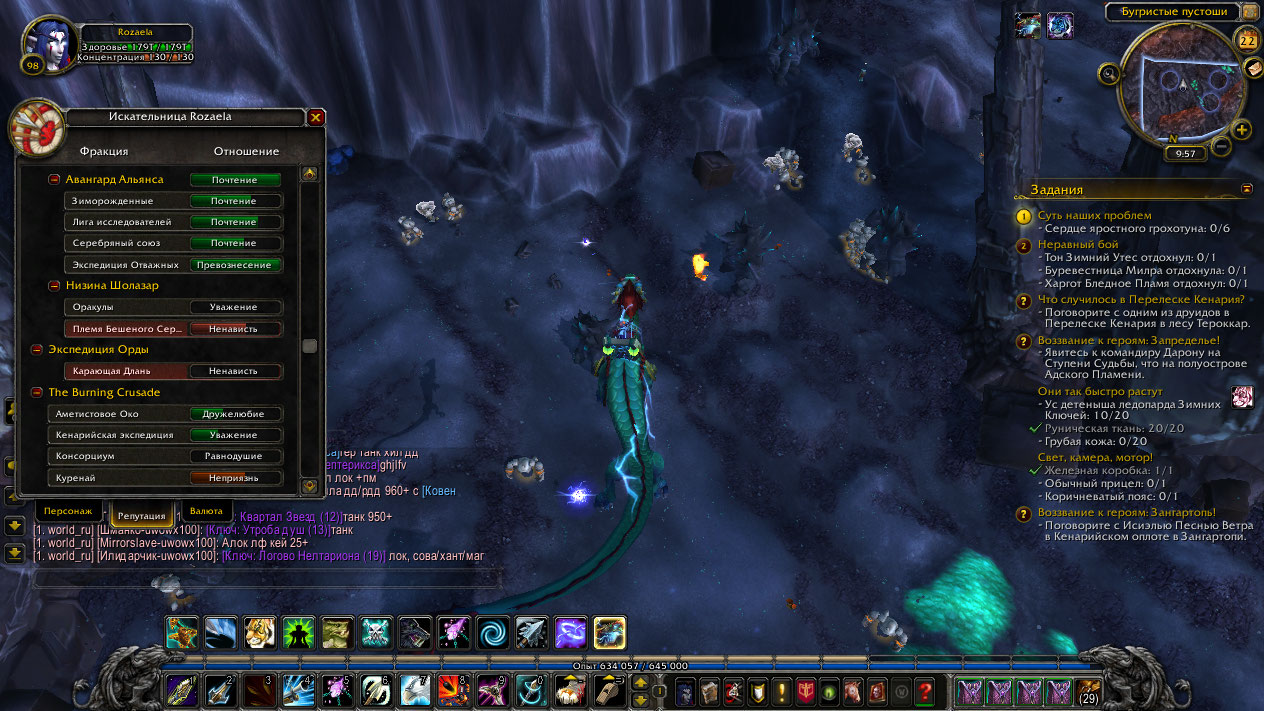Open the minimap tracking magnifier button
Image resolution: width=1264 pixels, height=711 pixels.
tap(1109, 73)
